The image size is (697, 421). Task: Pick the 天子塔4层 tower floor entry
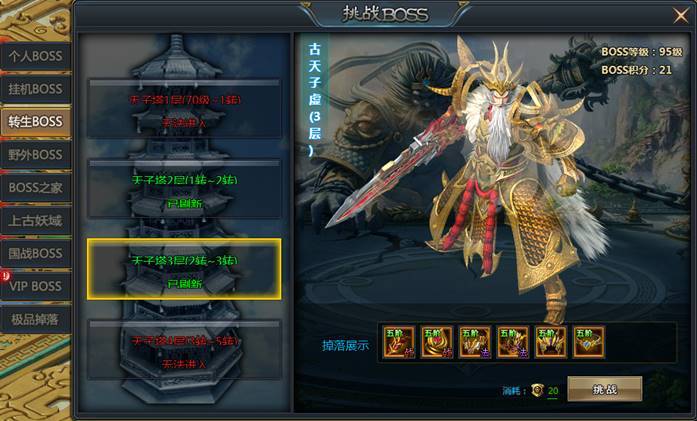click(184, 349)
